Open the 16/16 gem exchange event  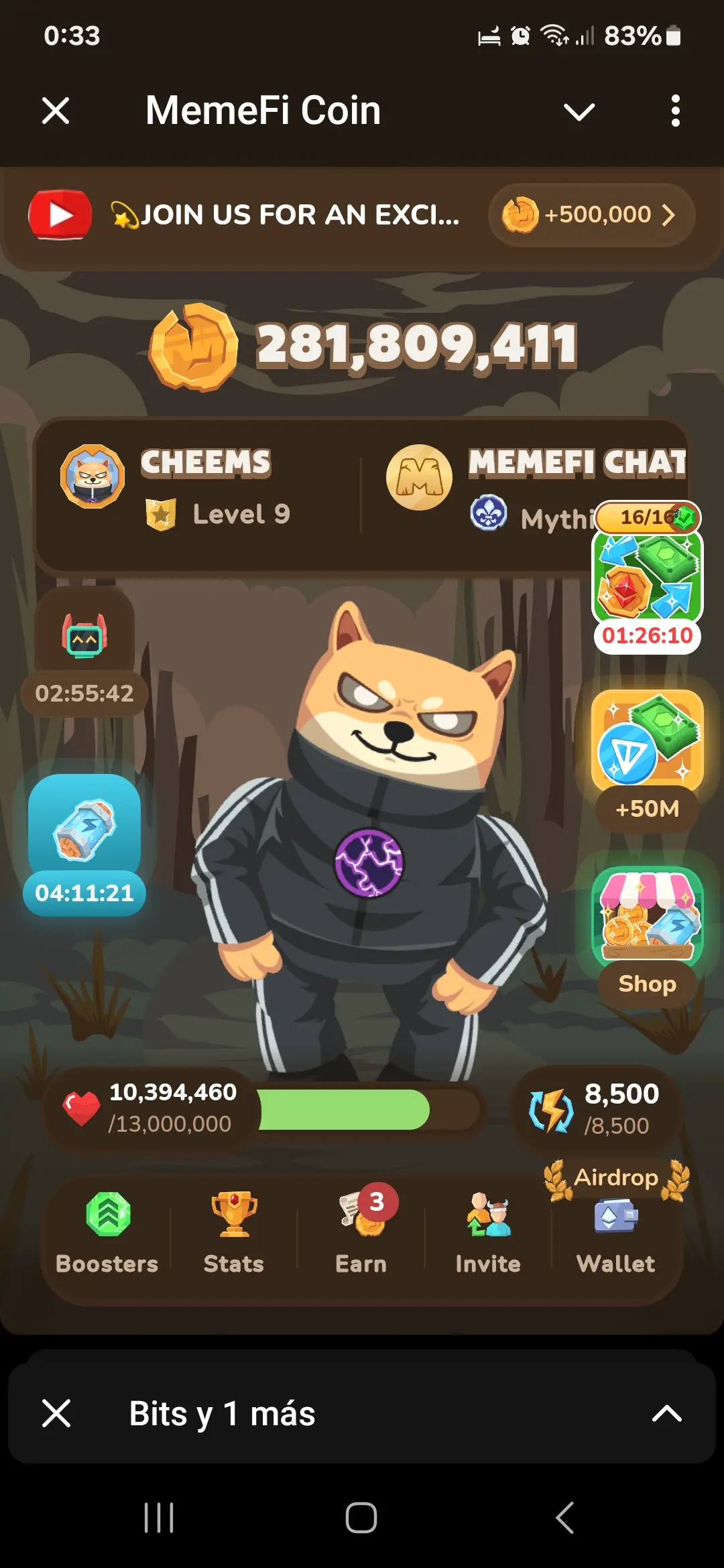(647, 576)
